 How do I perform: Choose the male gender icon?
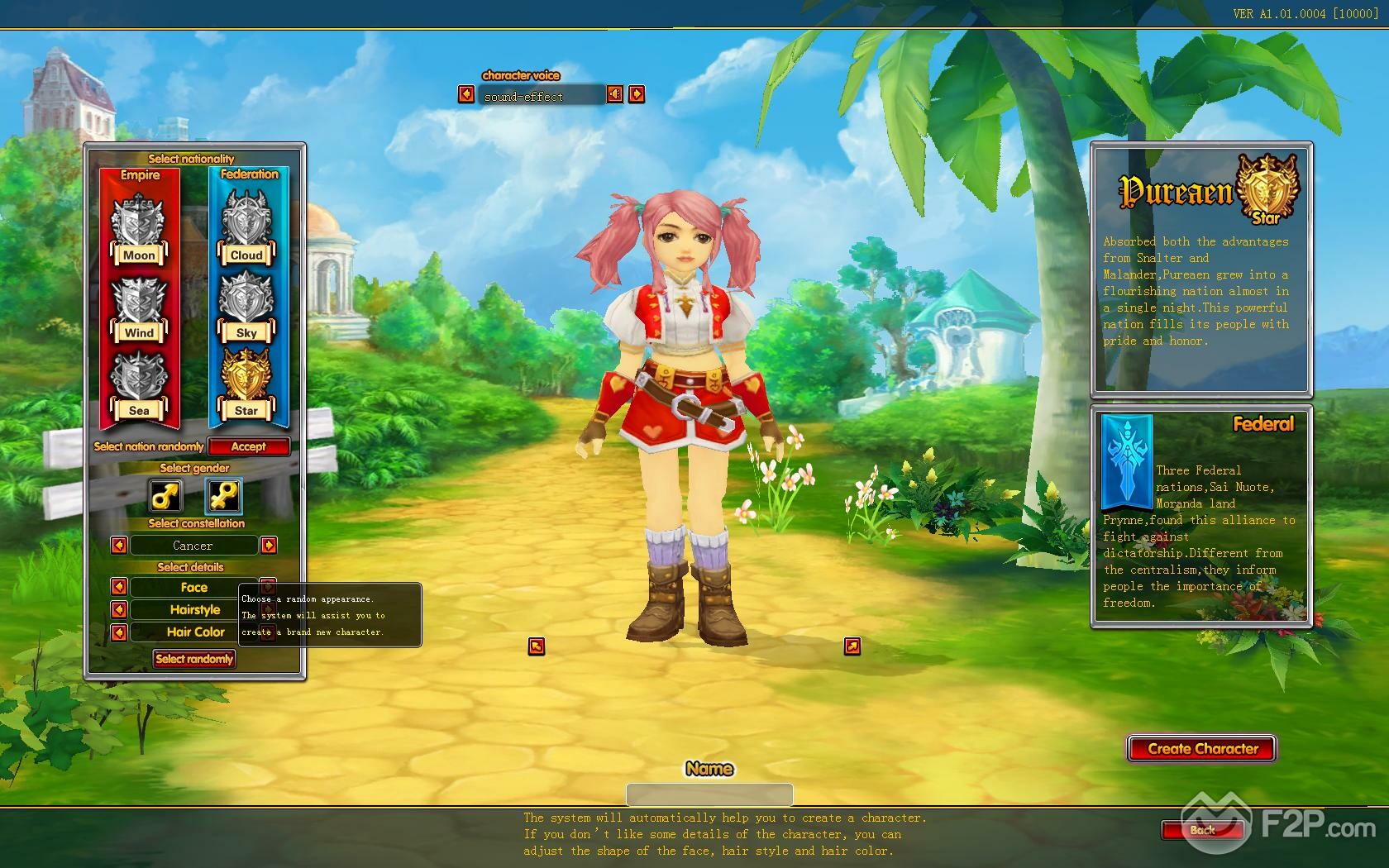(165, 496)
